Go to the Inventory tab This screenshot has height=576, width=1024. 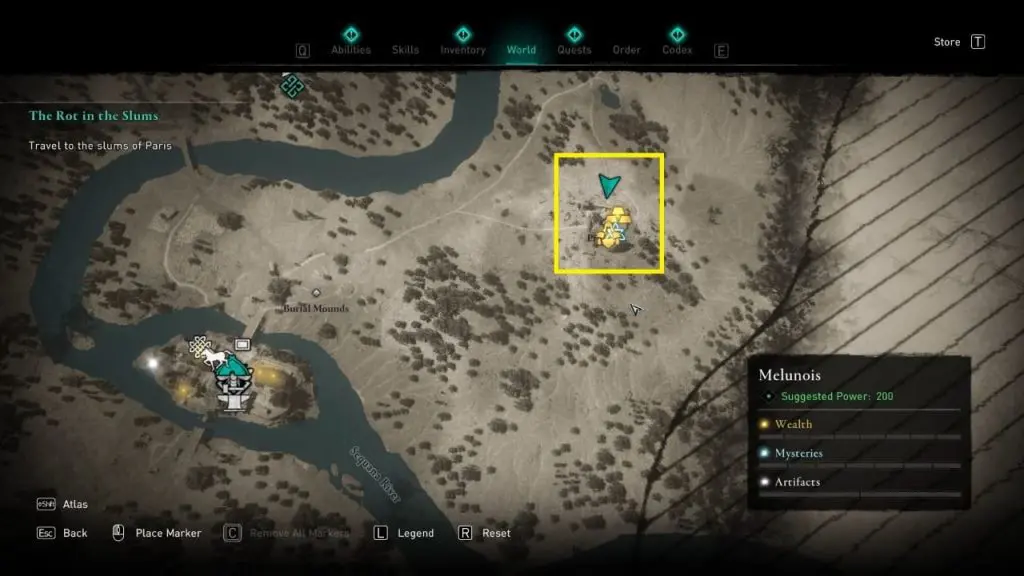(463, 49)
